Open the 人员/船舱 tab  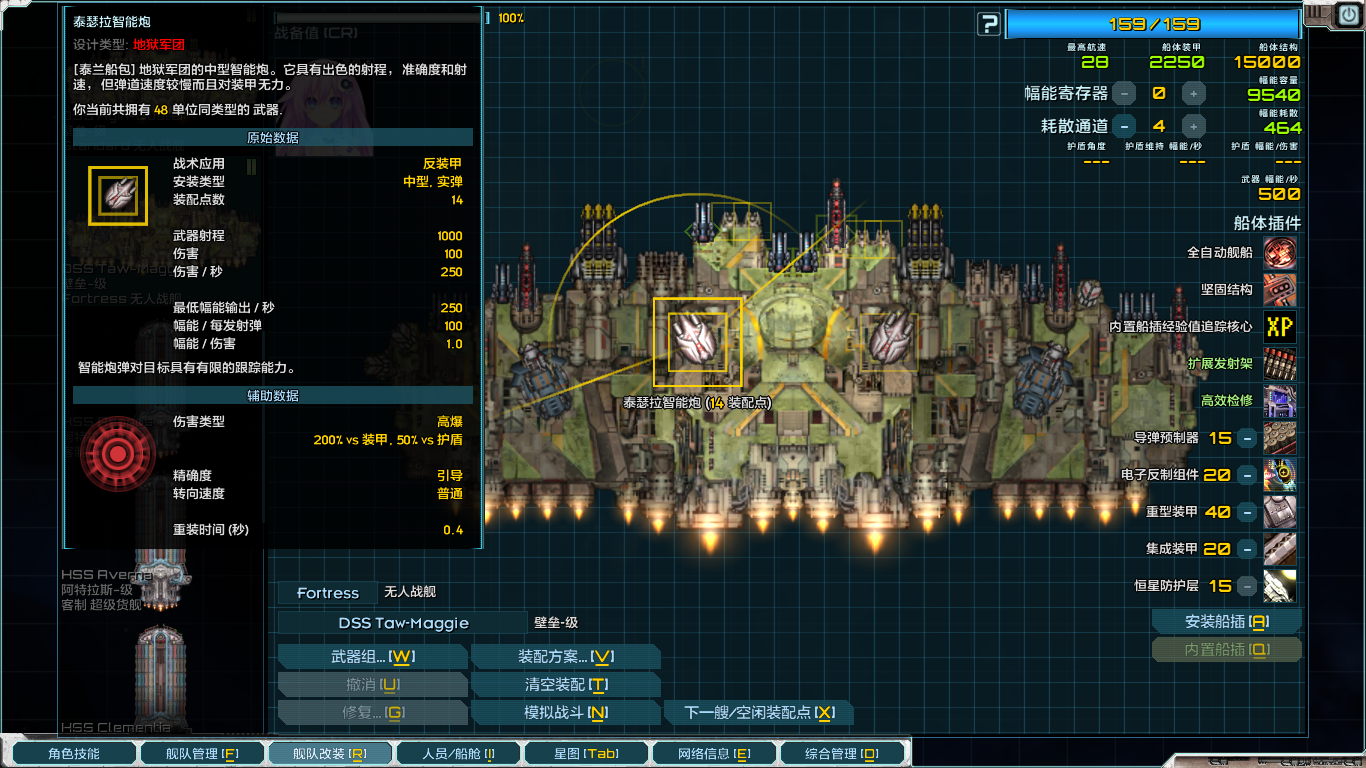point(457,752)
